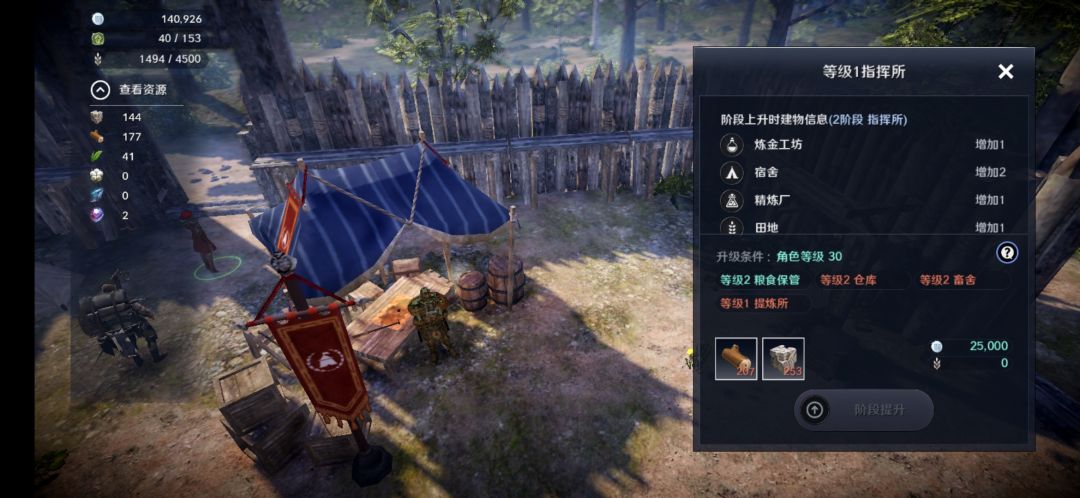Select the stone block material slot
Viewport: 1080px width, 498px height.
pyautogui.click(x=783, y=359)
